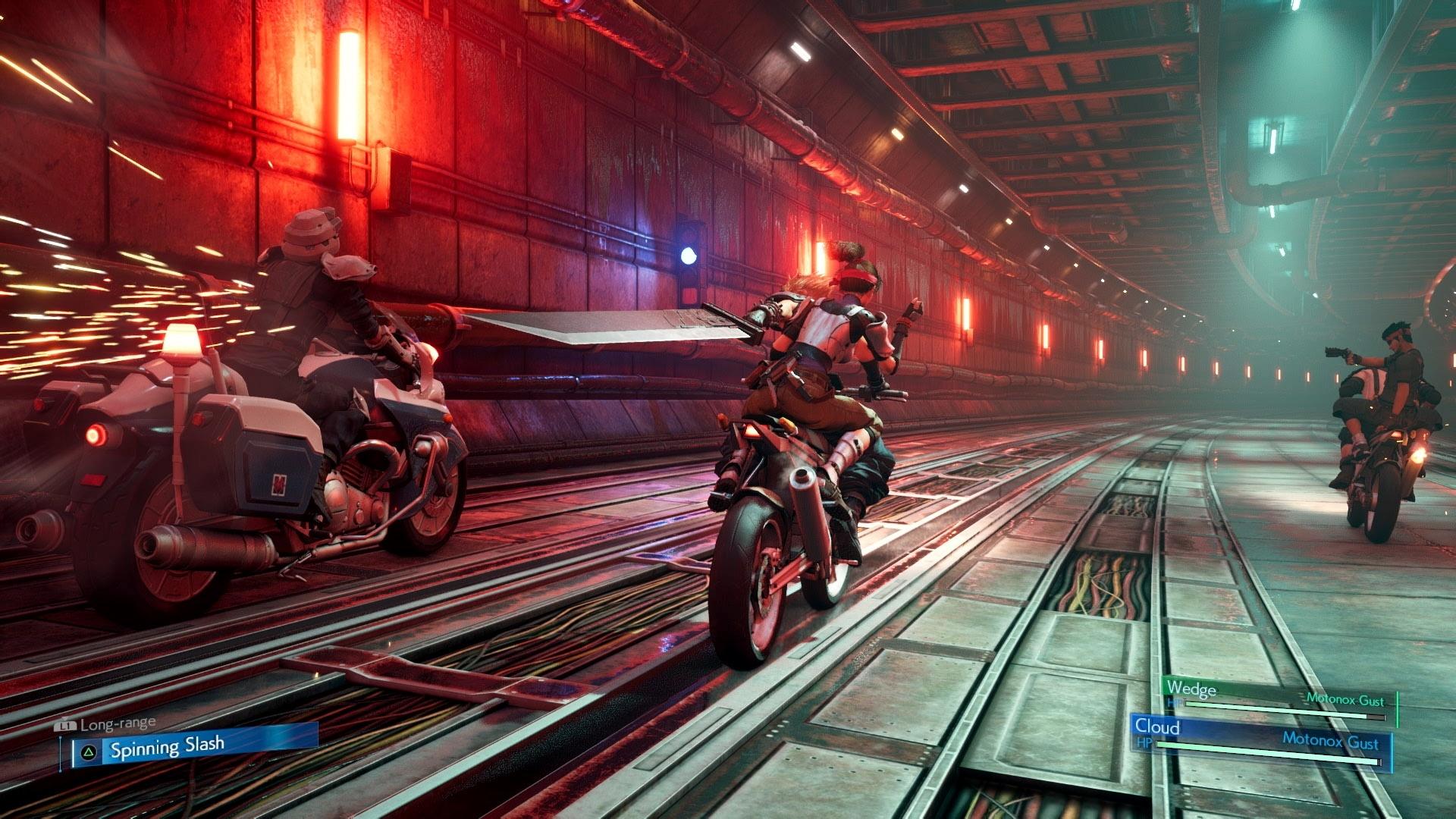Screen dimensions: 1456x819
Task: Click the HP label under Wedge's name
Action: (1175, 702)
